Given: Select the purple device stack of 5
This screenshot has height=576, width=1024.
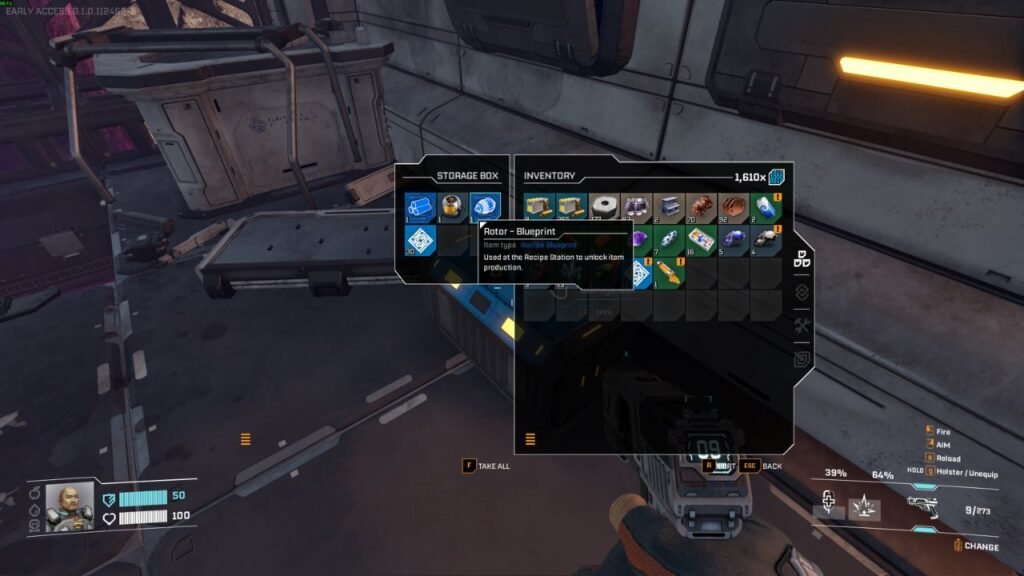Looking at the screenshot, I should (x=732, y=239).
